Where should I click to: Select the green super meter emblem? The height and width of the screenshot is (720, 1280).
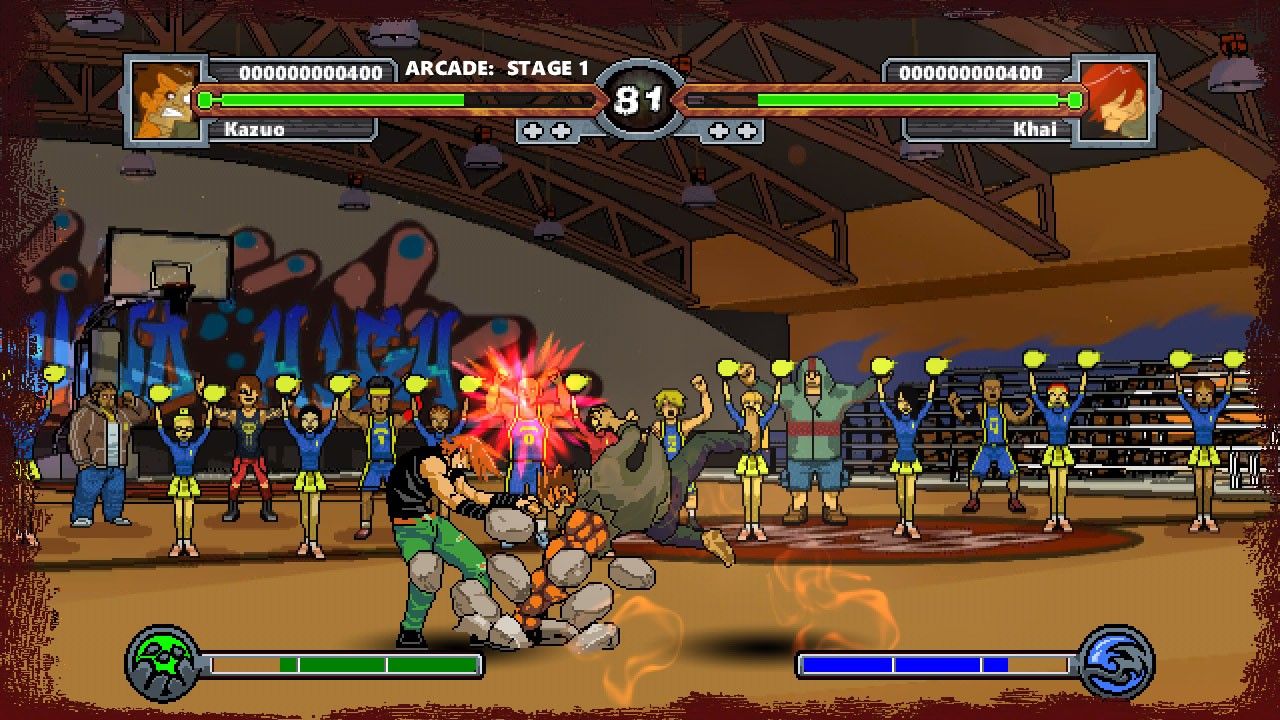164,663
